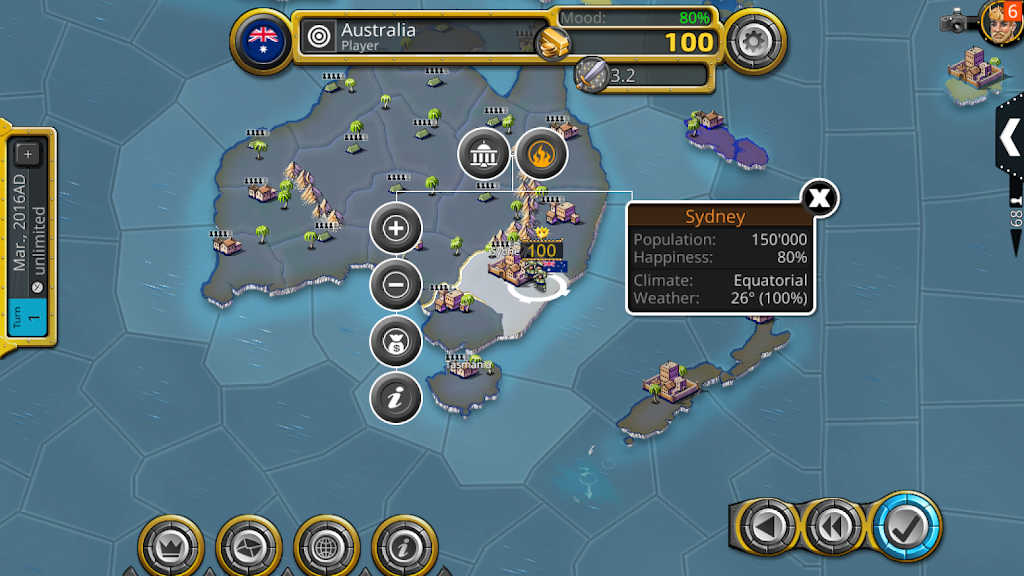Open the envelope messages button
This screenshot has width=1024, height=576.
248,547
